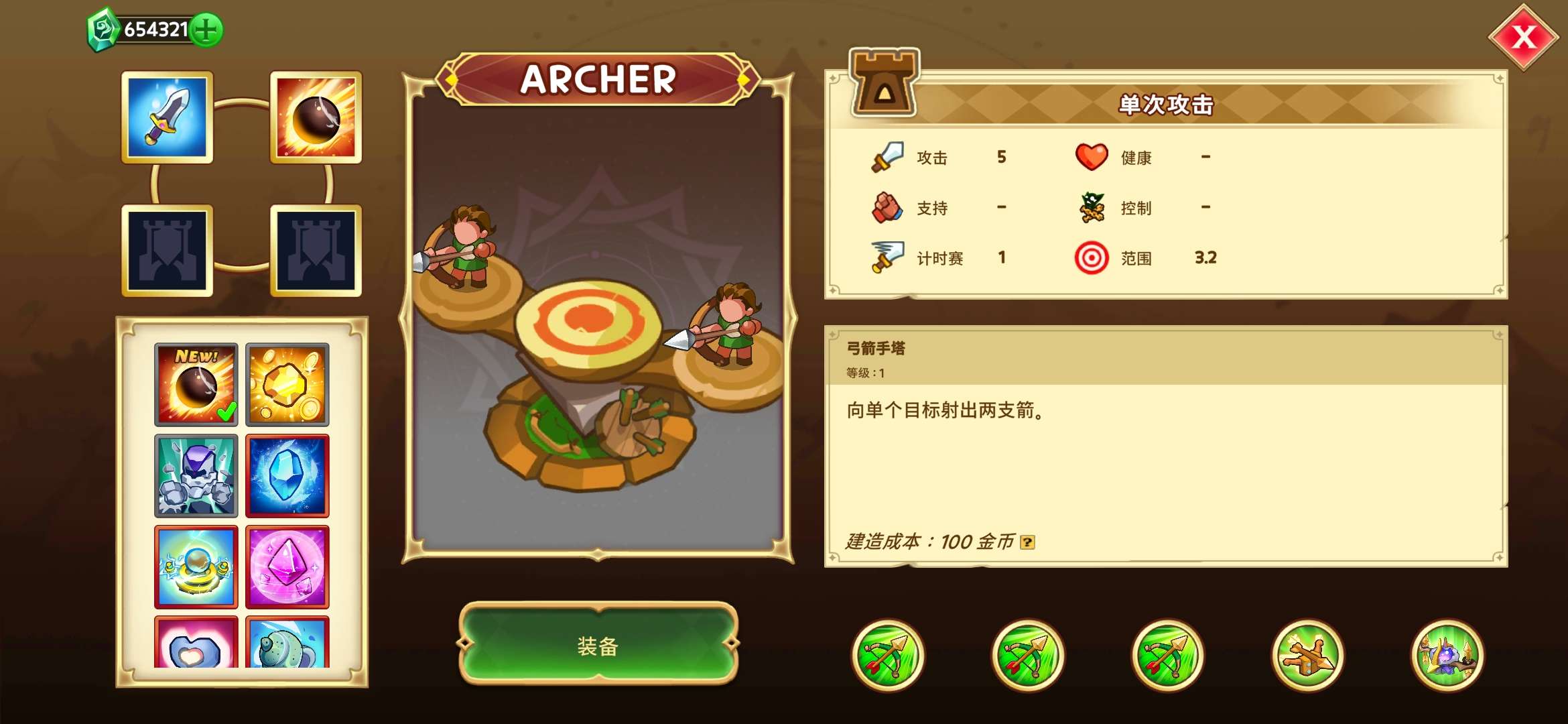
Task: Select the equipped sword tower slot
Action: point(168,117)
